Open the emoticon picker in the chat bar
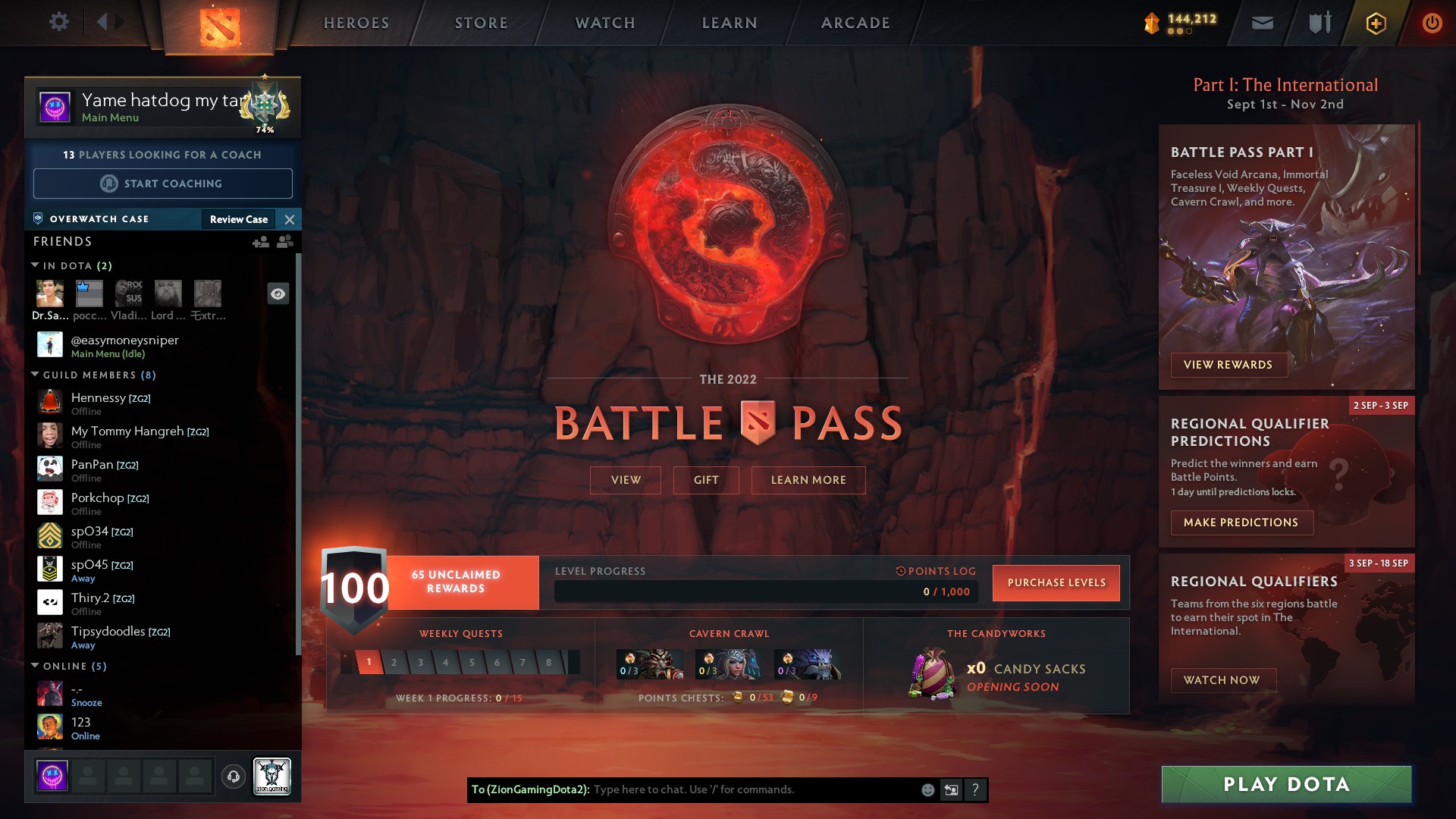The image size is (1456, 819). point(927,789)
